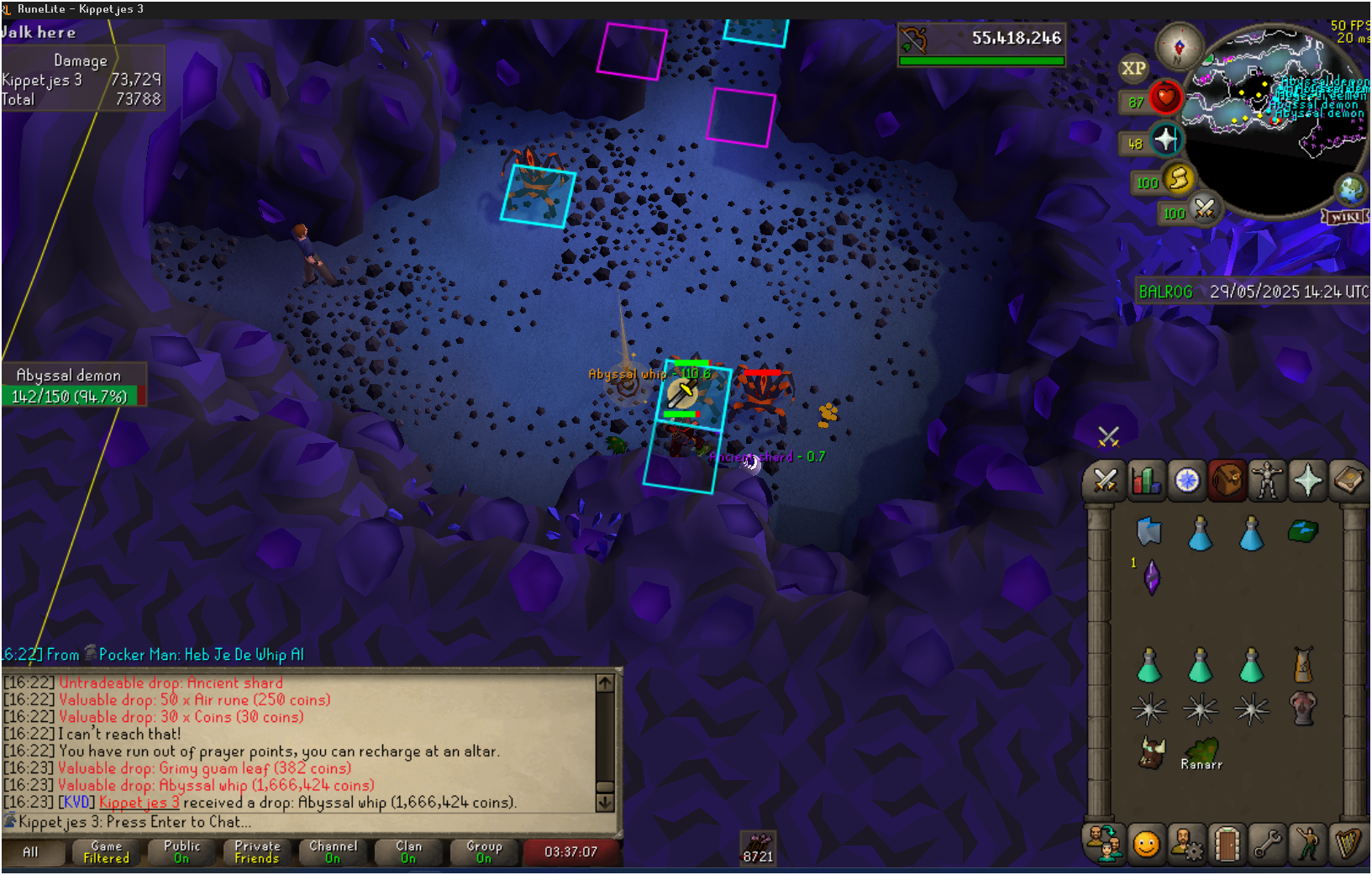Click the Wiki lookup button

[x=1345, y=217]
